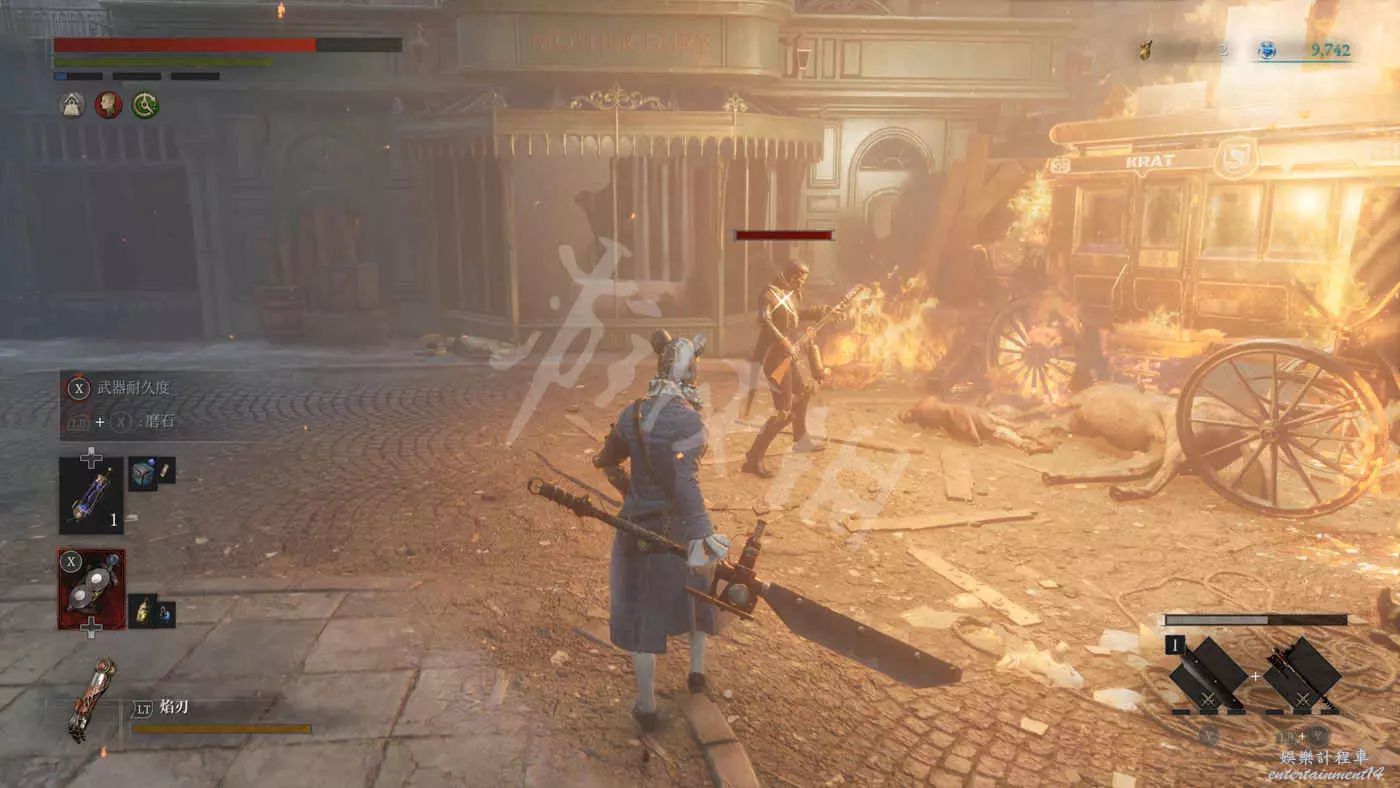Click the green circular buff icon
Screen dimensions: 1400x788
tap(145, 104)
